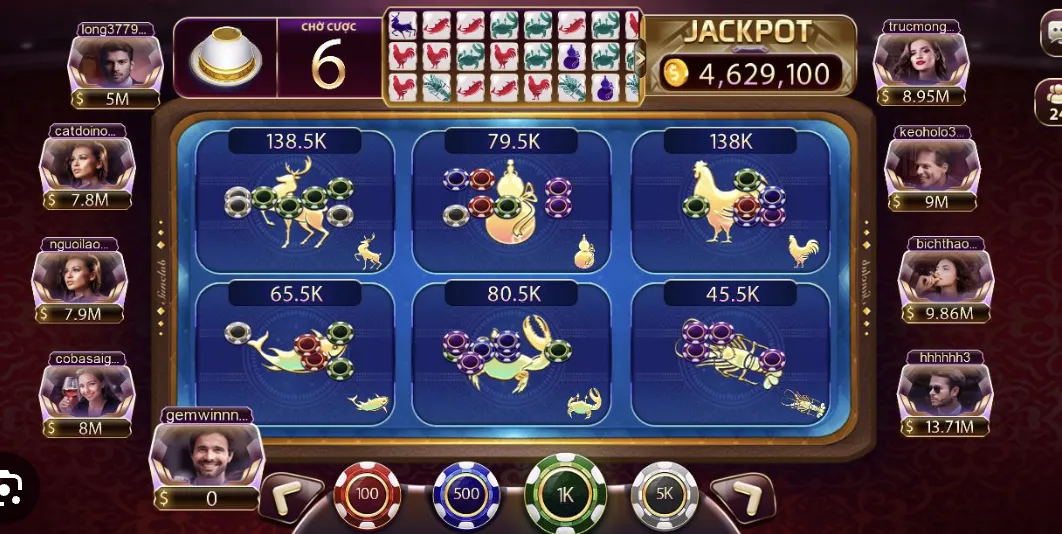Screen dimensions: 1062x534
Task: Open the jackpot panel
Action: (748, 56)
